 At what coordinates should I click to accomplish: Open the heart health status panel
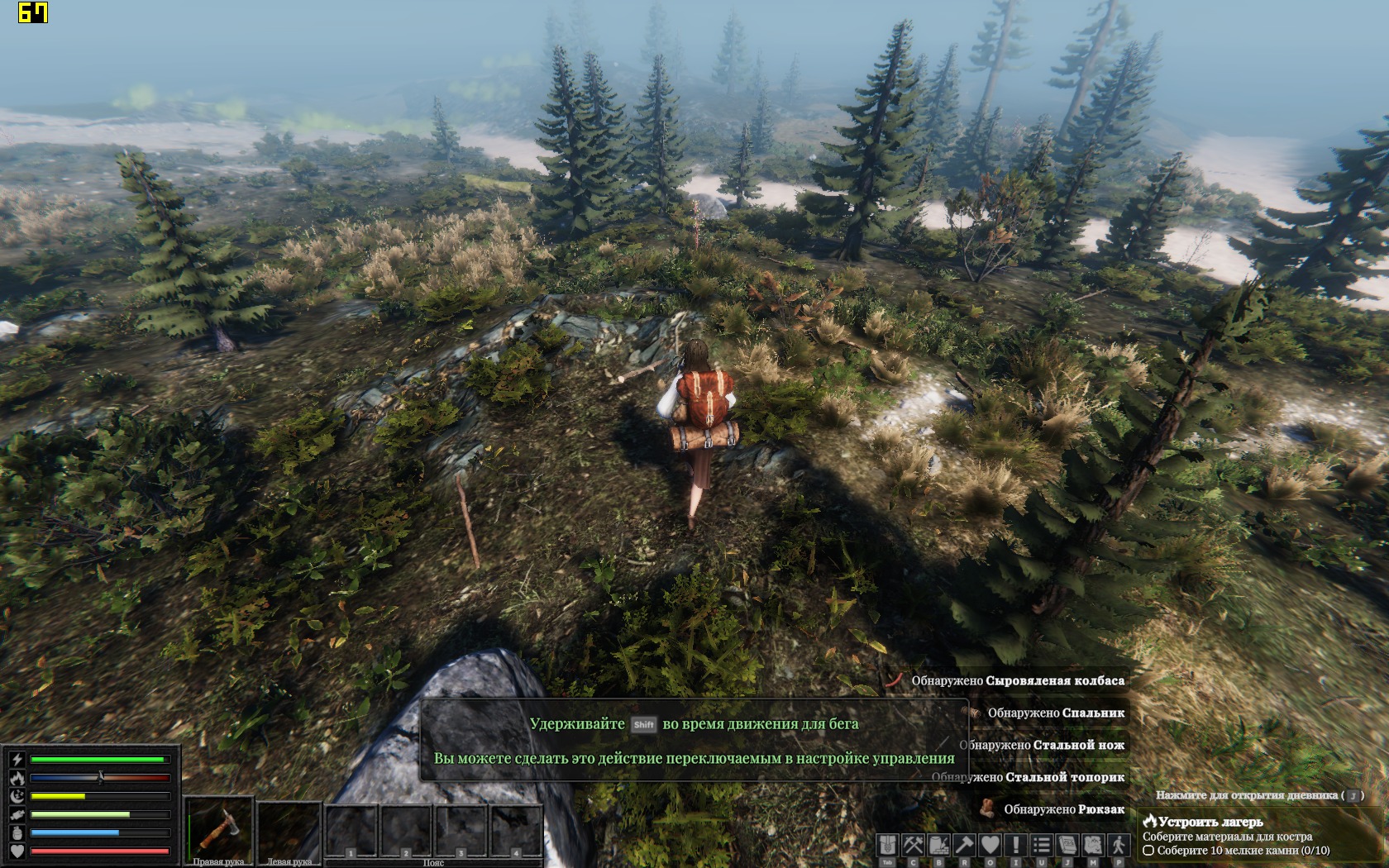click(990, 845)
